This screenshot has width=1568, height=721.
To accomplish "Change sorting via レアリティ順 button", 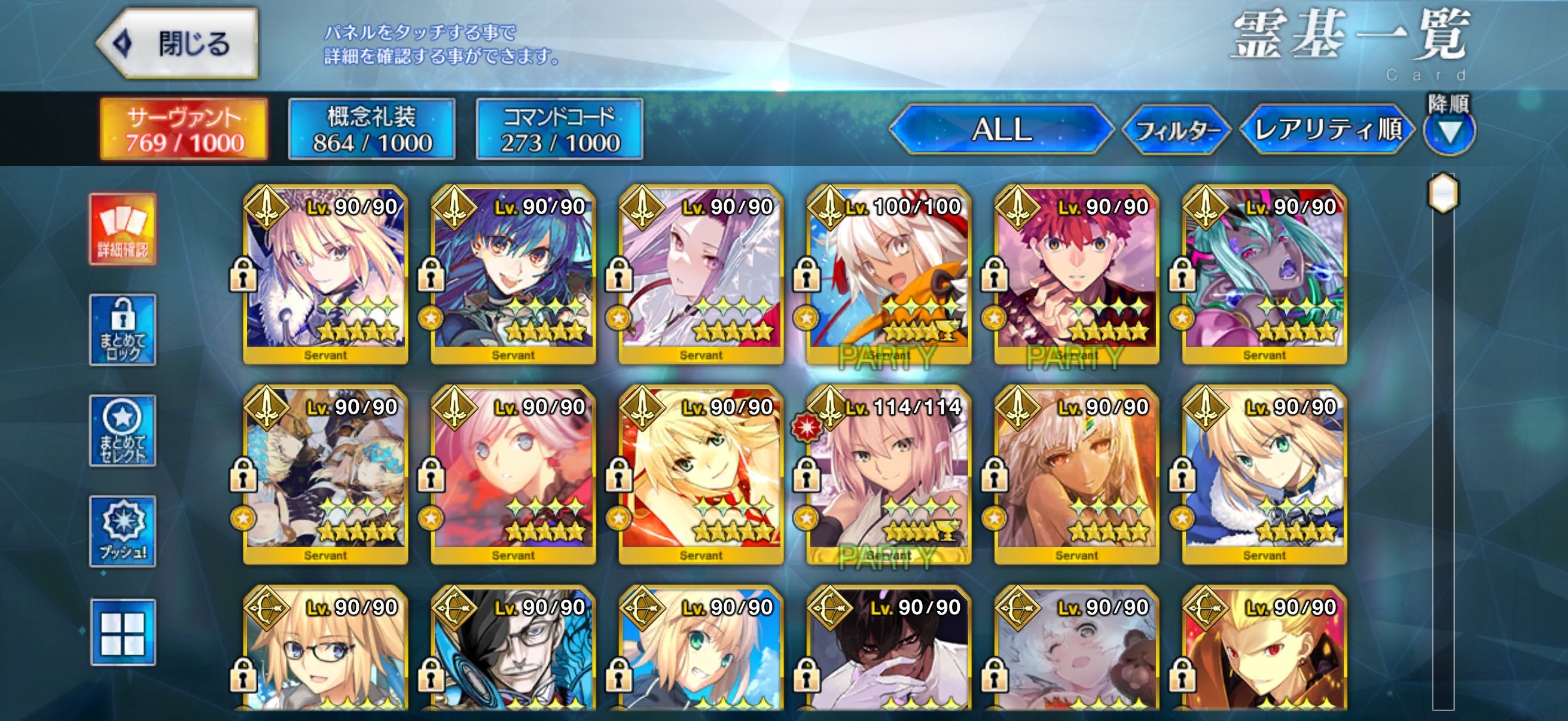I will 1328,129.
